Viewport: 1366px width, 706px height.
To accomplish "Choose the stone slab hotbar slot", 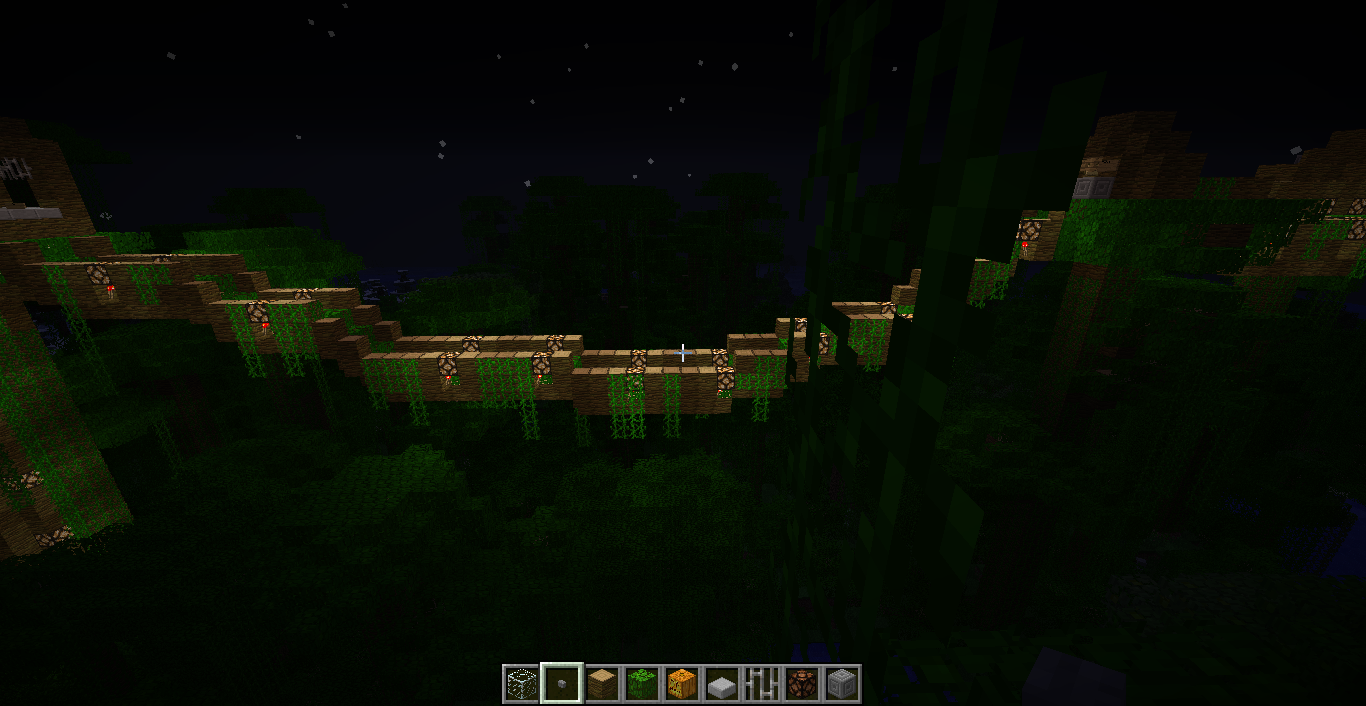I will pos(721,684).
